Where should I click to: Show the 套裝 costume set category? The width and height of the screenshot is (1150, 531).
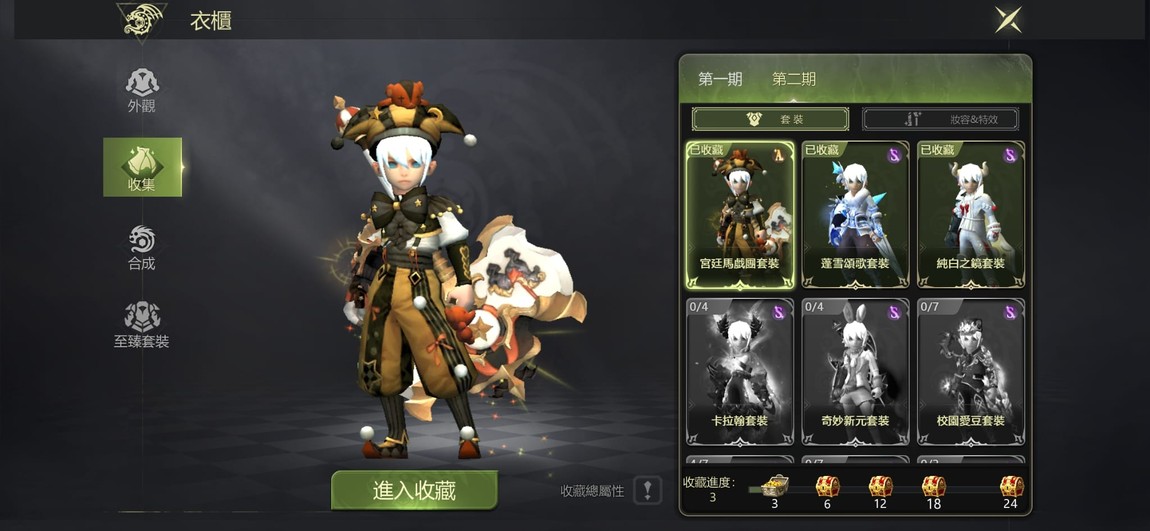[770, 119]
